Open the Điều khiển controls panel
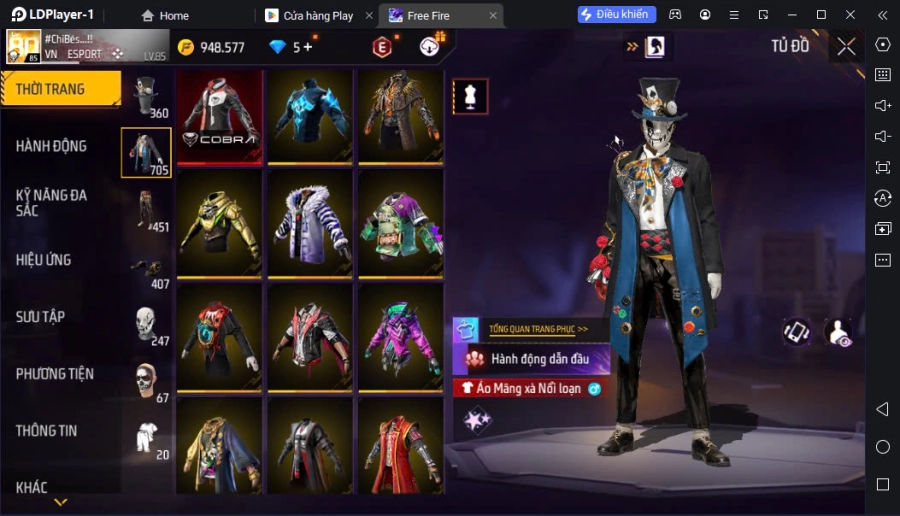Screen dimensions: 900x516 [x=616, y=15]
